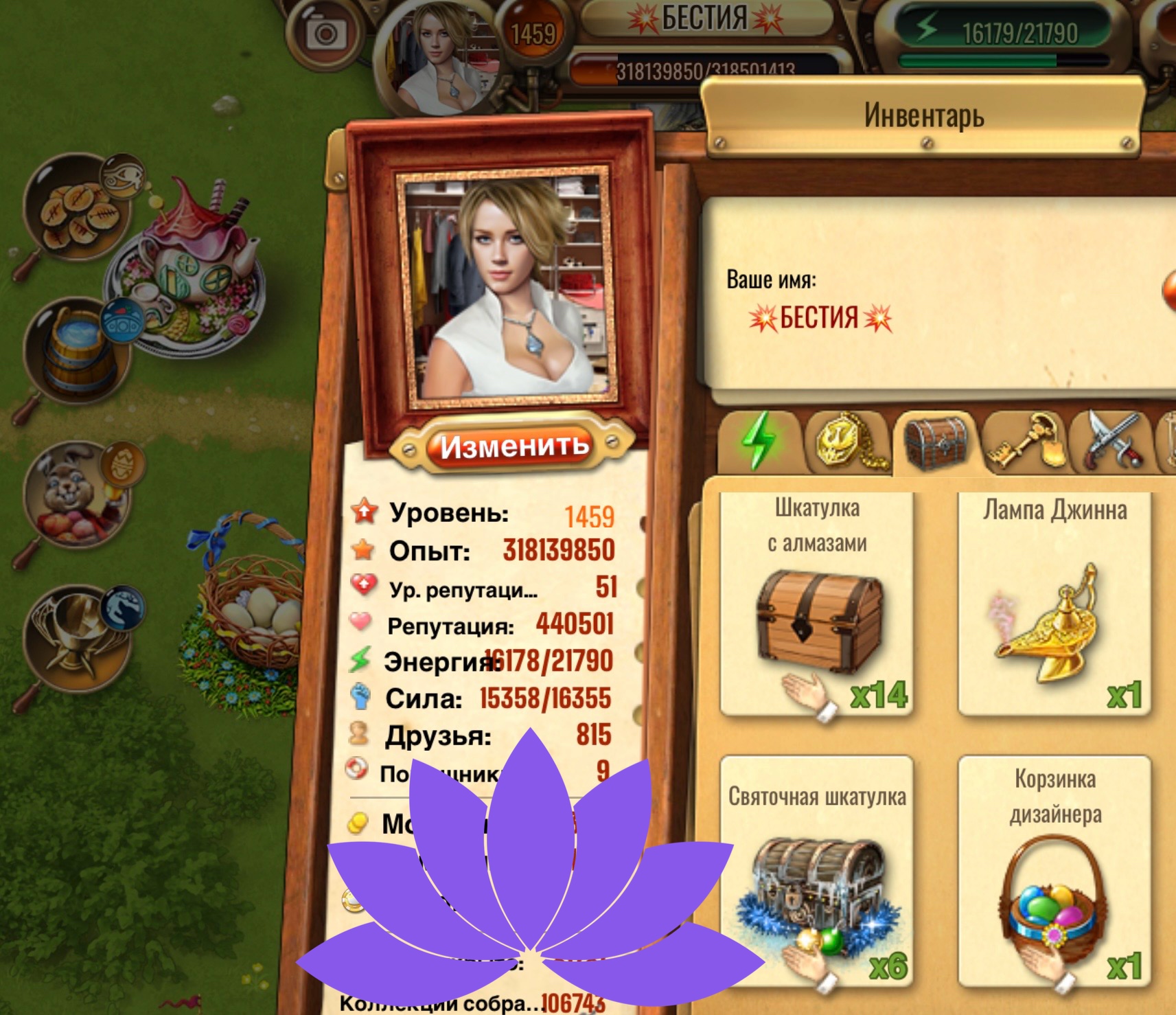Open the crossed sword and pistol tab
The width and height of the screenshot is (1176, 1015).
(1111, 443)
